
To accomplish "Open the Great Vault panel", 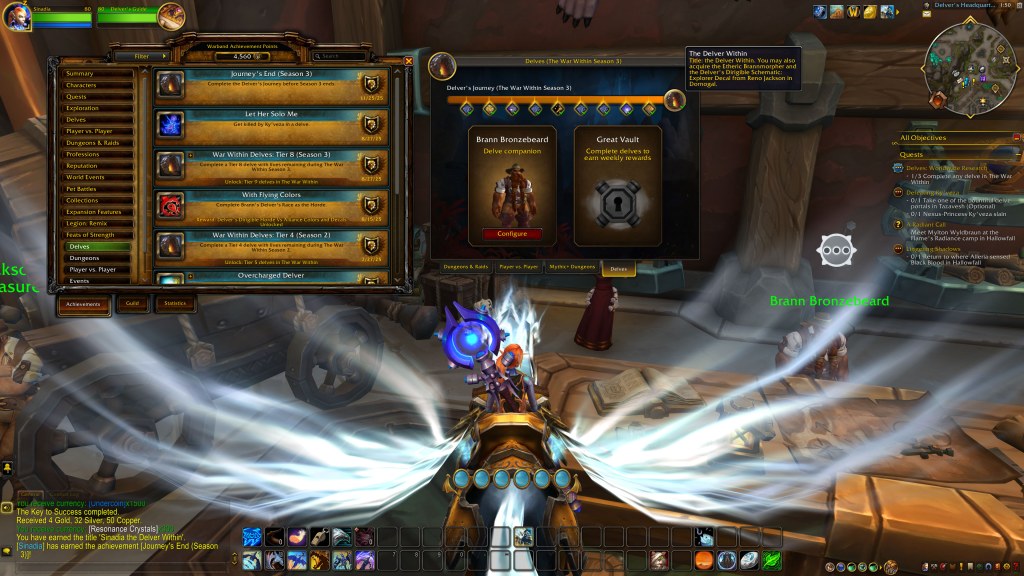I will click(617, 186).
